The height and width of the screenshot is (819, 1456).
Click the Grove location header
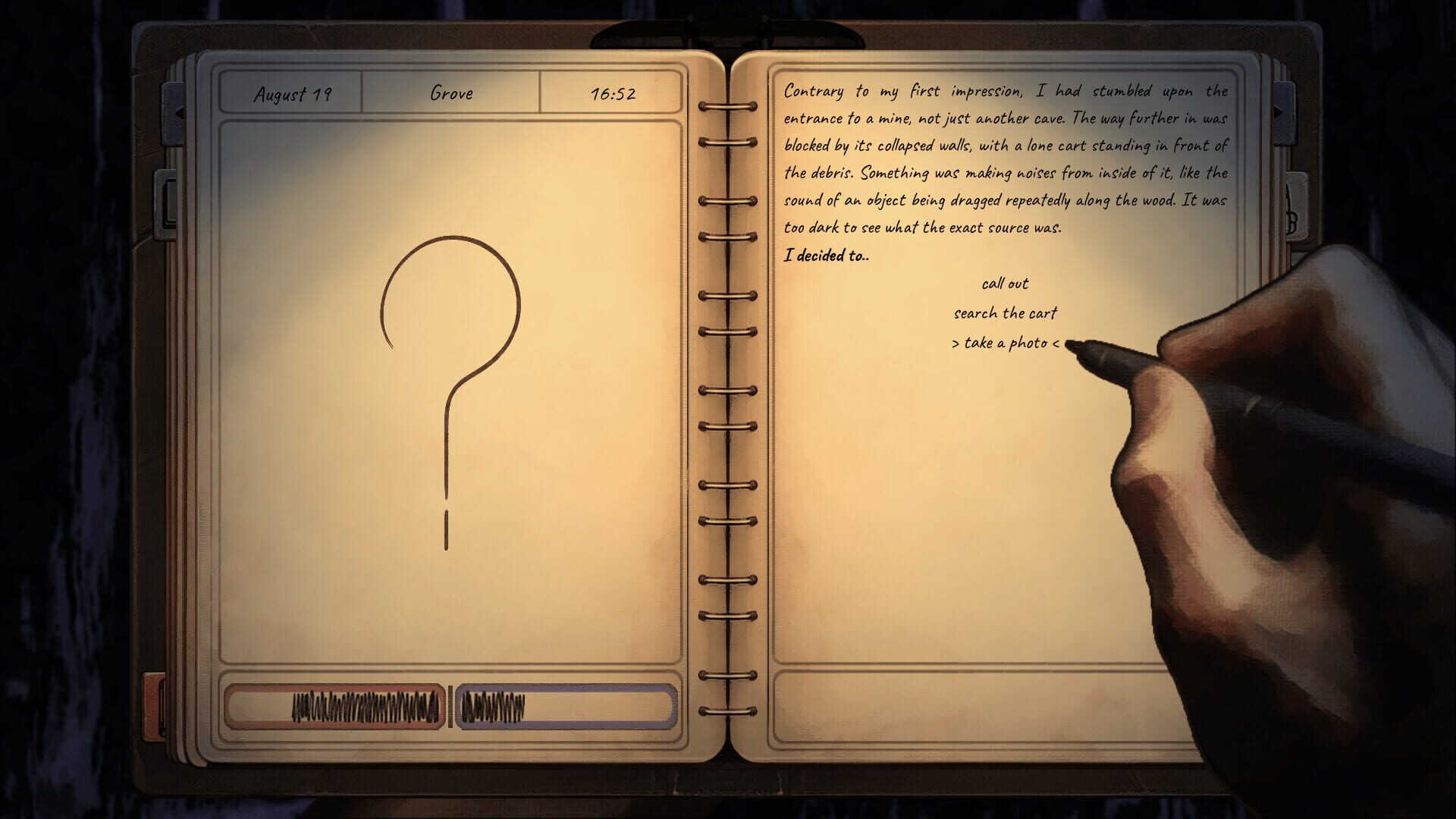point(453,93)
